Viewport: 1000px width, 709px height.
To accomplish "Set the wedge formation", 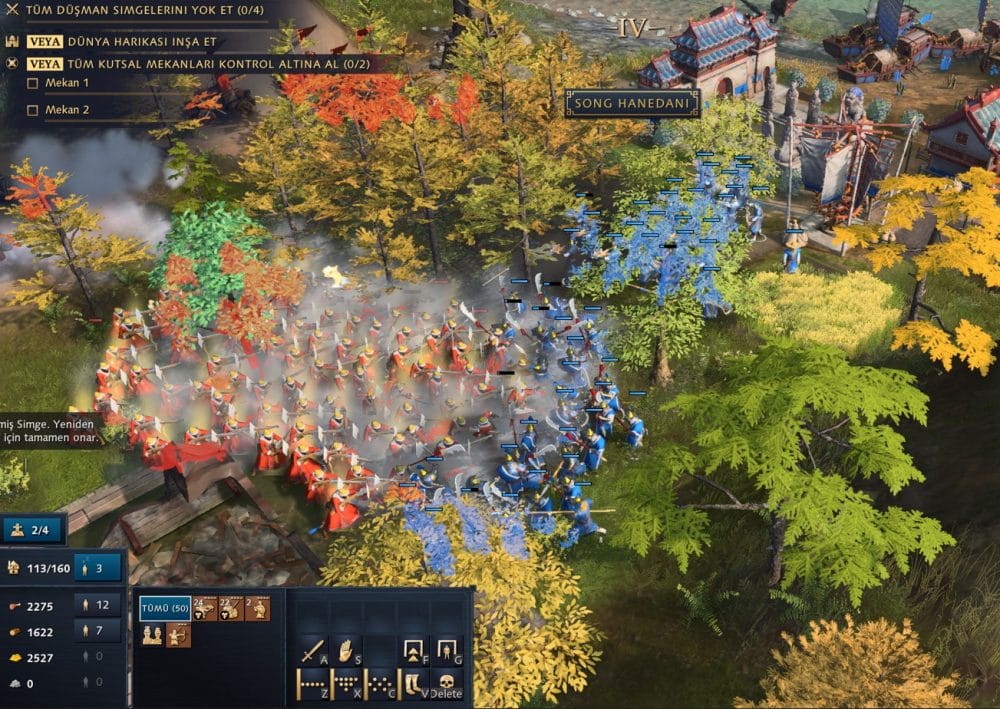I will tap(346, 685).
